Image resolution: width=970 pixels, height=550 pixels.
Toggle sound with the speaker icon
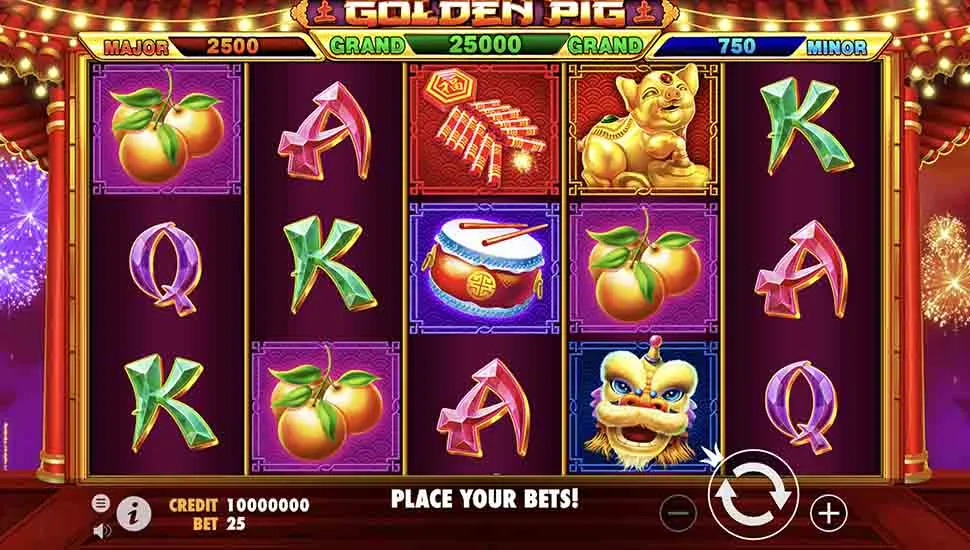click(x=101, y=529)
